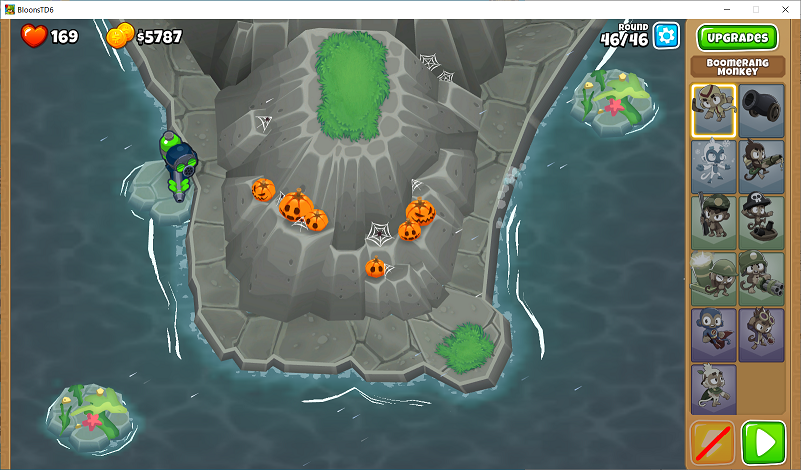Select the Boomerang Monkey tower
Image resolution: width=801 pixels, height=470 pixels.
(713, 110)
